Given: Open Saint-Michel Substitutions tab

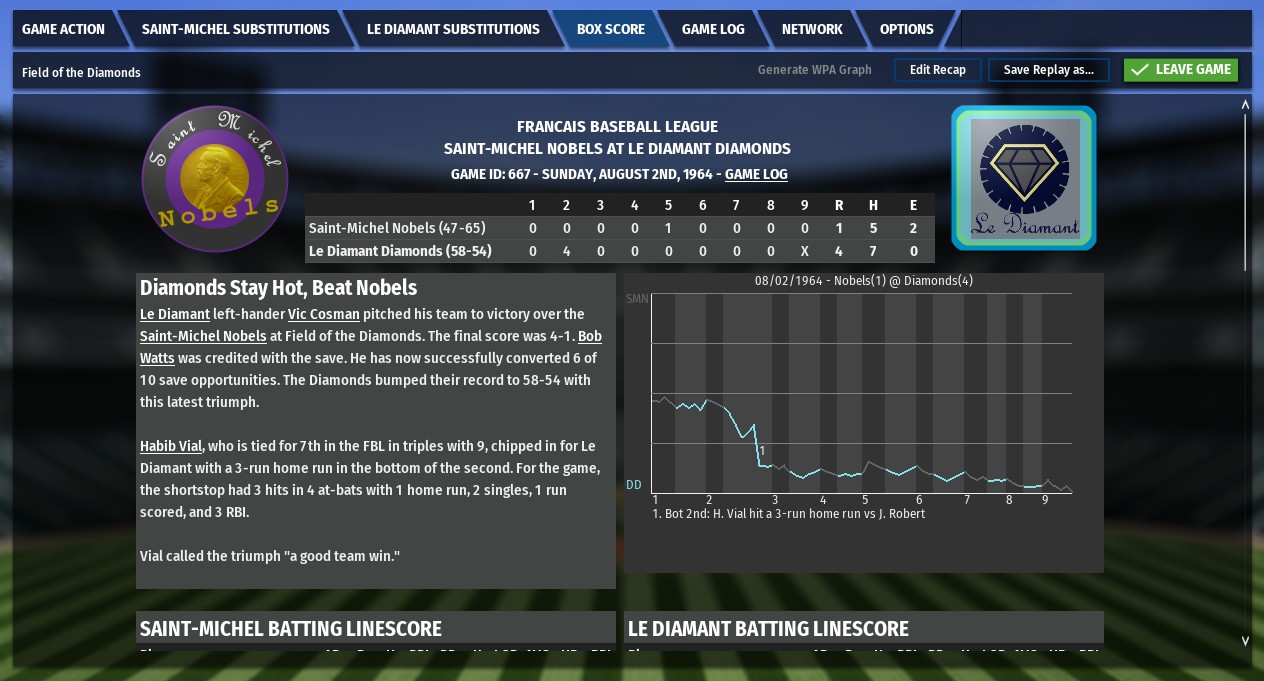Looking at the screenshot, I should (235, 29).
